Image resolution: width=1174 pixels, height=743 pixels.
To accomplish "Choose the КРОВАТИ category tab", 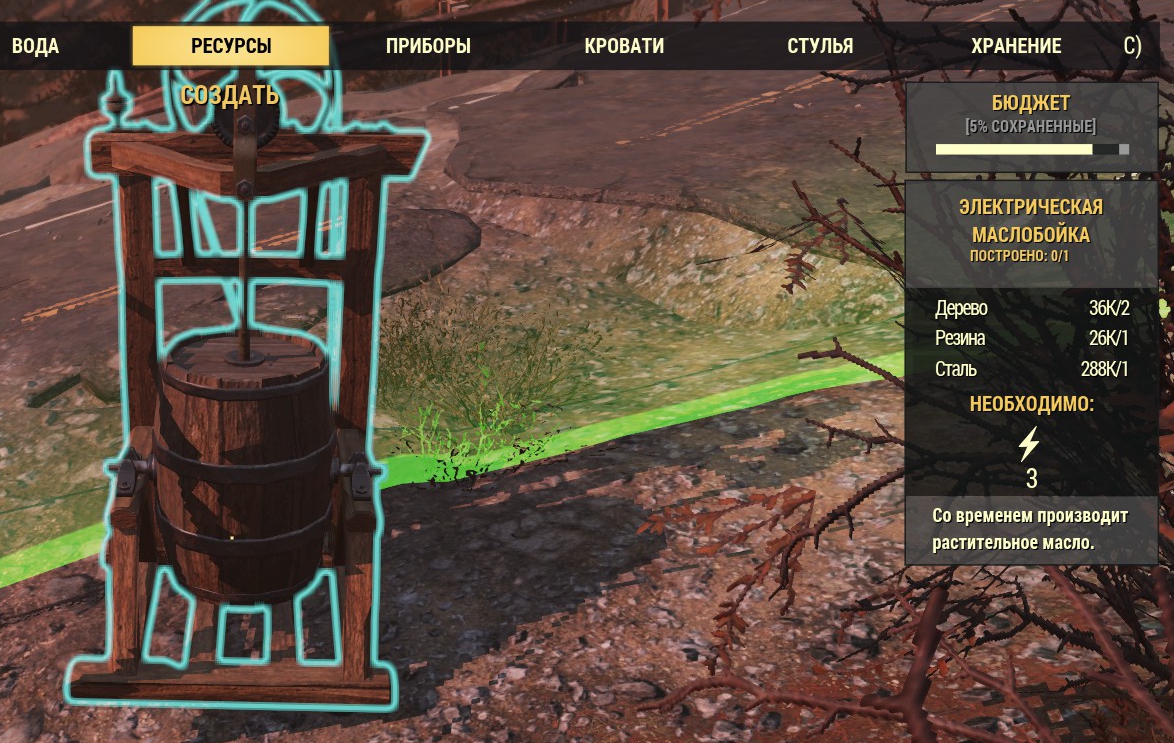I will [624, 47].
